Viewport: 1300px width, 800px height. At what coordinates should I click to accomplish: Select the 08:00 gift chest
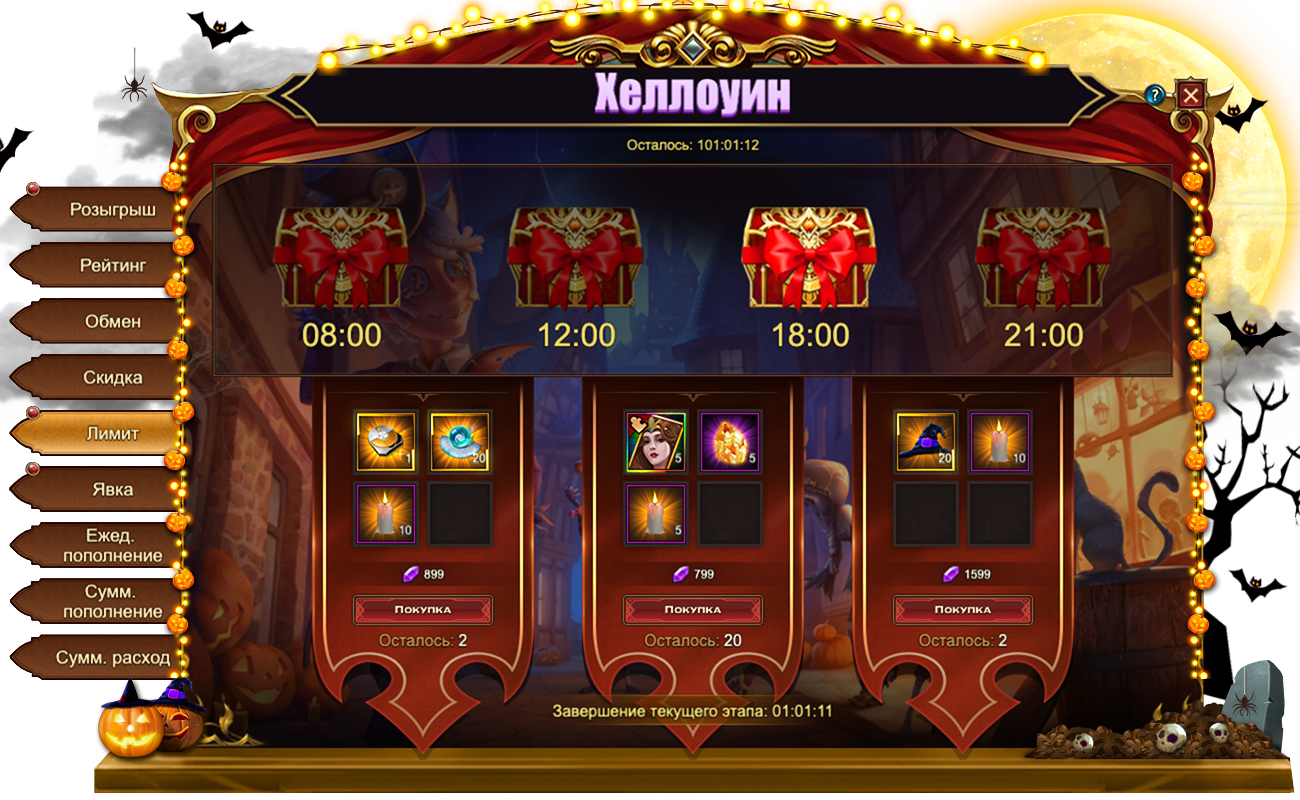[x=341, y=258]
